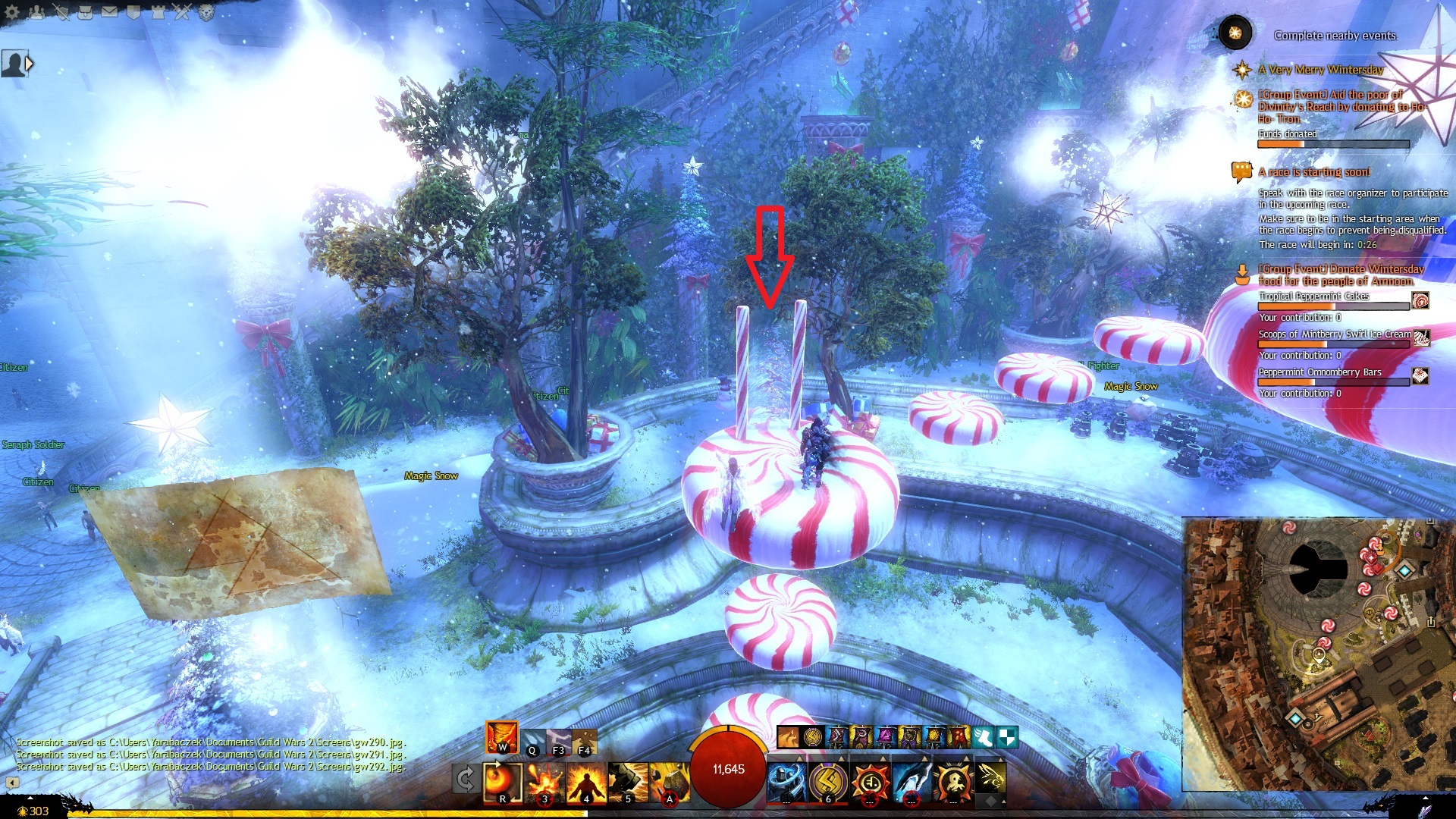Open the PvP crossed swords panel

pyautogui.click(x=182, y=11)
